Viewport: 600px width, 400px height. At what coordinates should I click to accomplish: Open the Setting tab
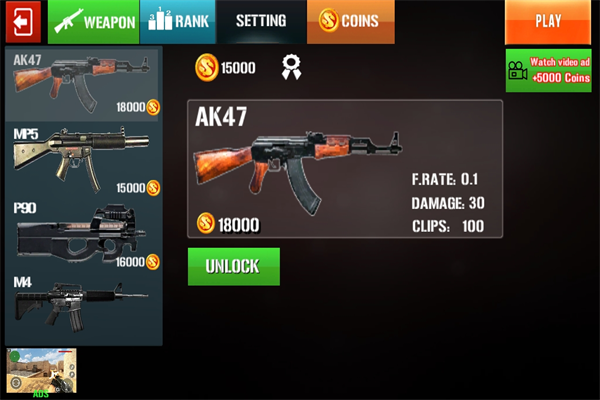[x=260, y=21]
